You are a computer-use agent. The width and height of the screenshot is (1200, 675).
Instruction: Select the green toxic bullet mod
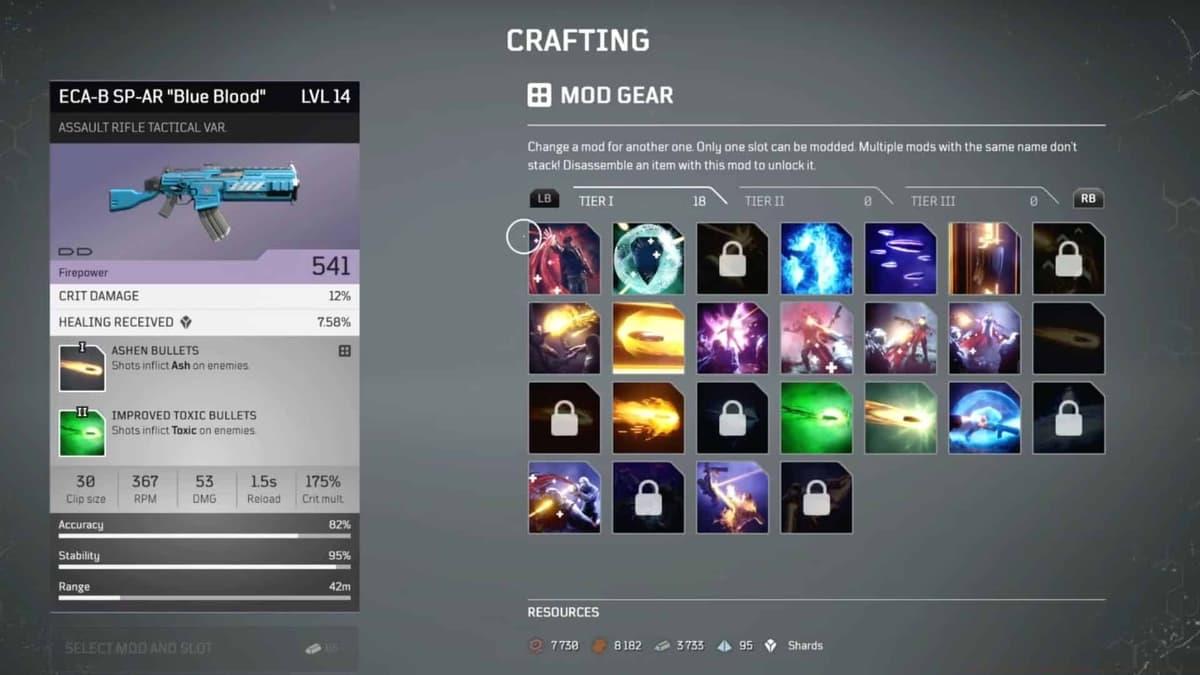pos(816,418)
